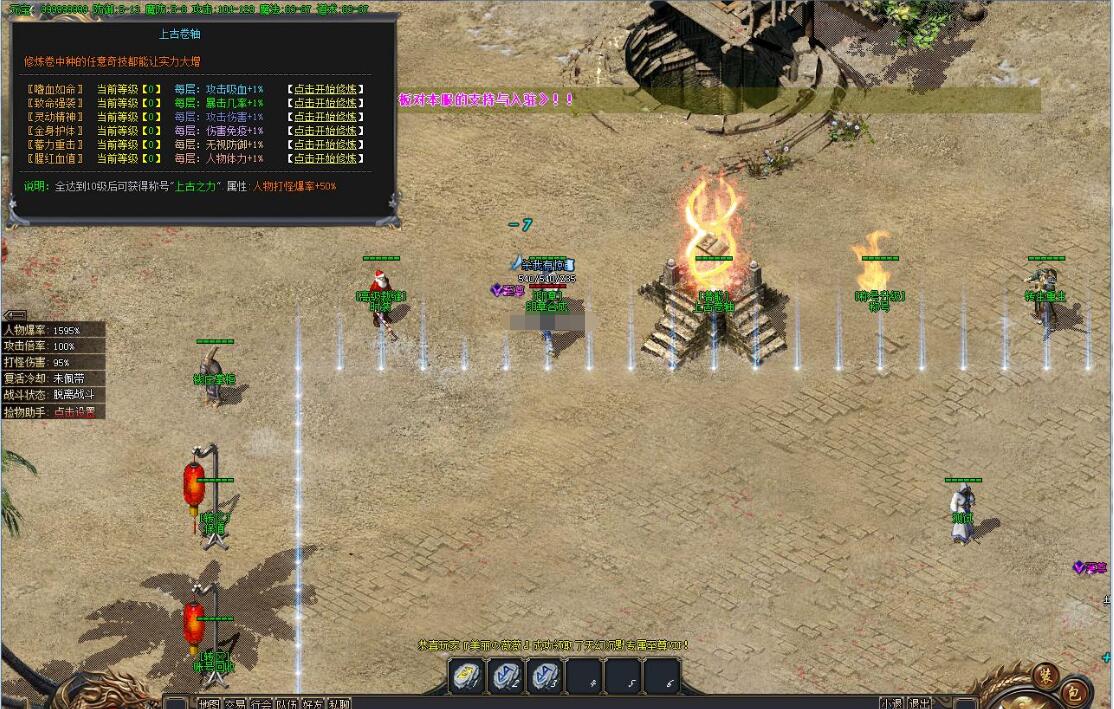The height and width of the screenshot is (709, 1114).
Task: Start cultivating 嗜血如命 via 点击开始修炼
Action: 325,89
